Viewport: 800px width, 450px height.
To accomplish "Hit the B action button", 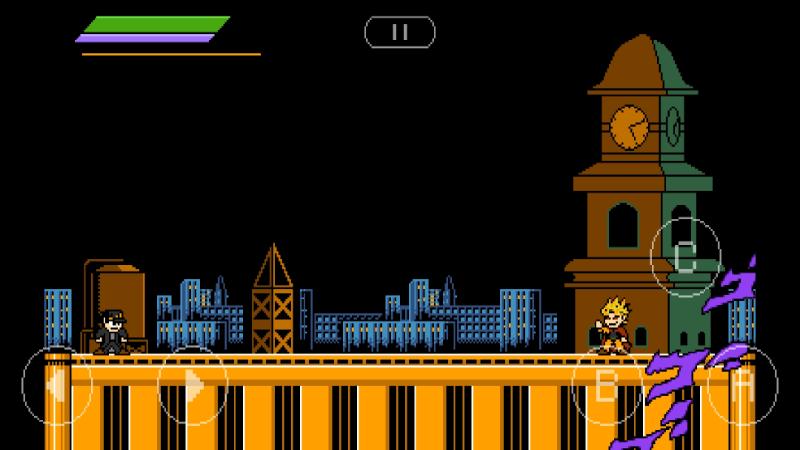I will [x=606, y=385].
